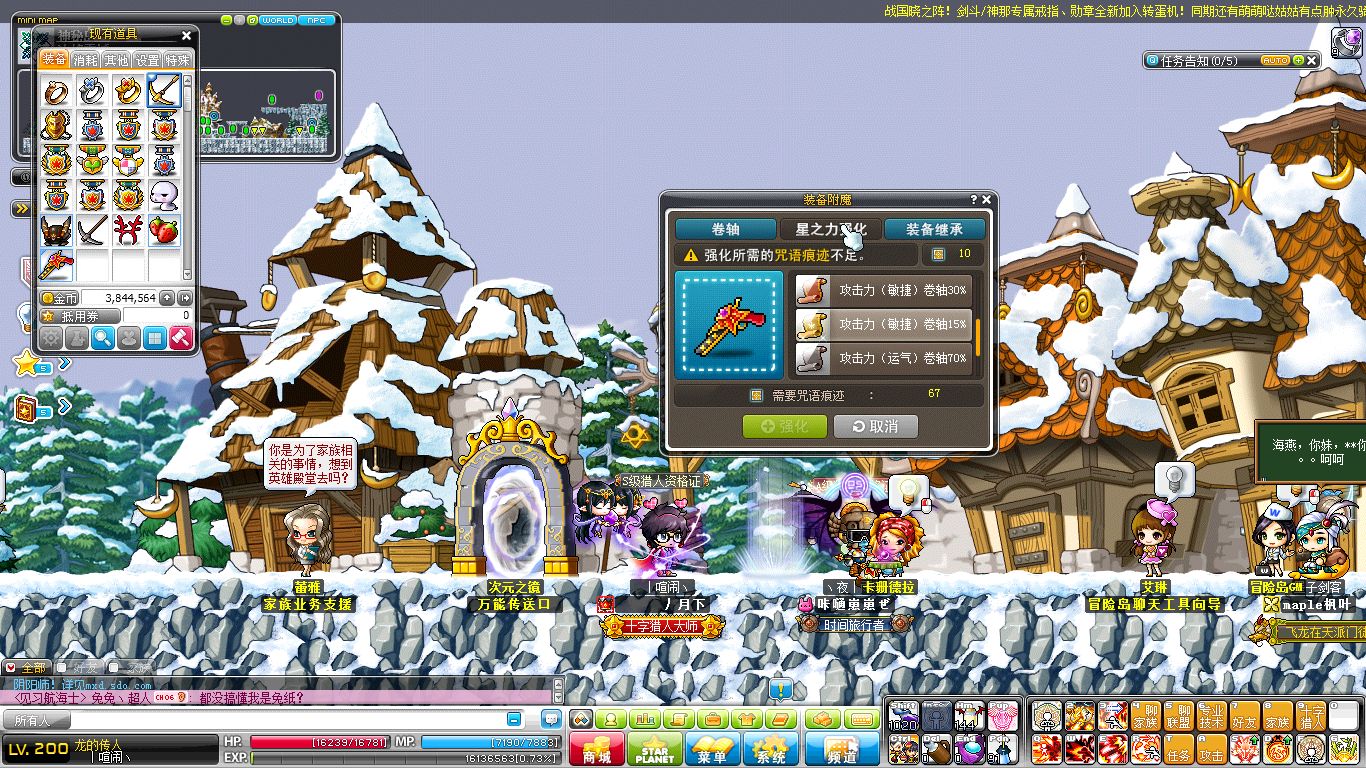Screen dimensions: 1366x768
Task: Select the strawberry item in inventory
Action: (164, 231)
